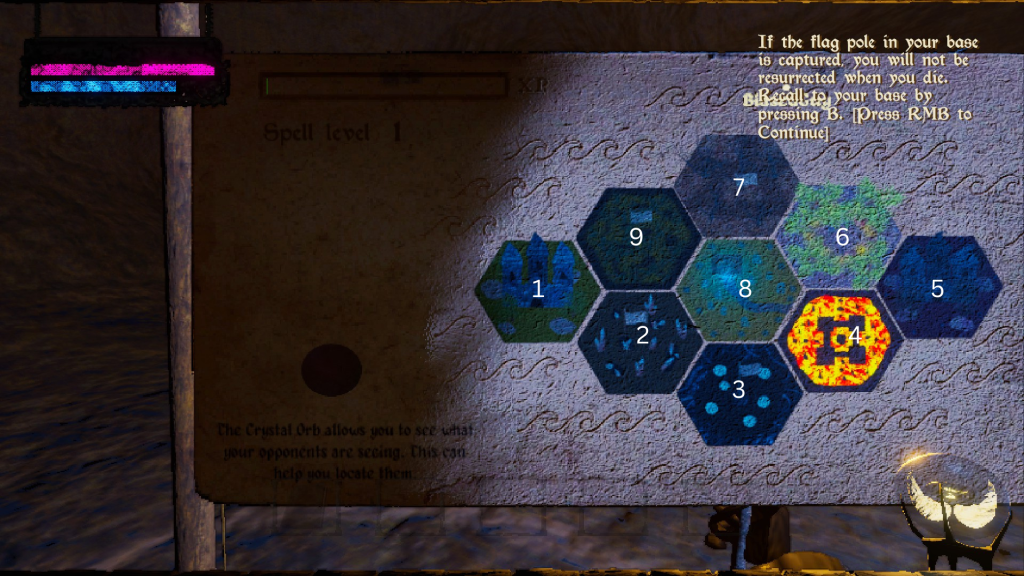The width and height of the screenshot is (1024, 576).
Task: Select hex tile number 7
Action: [x=738, y=186]
